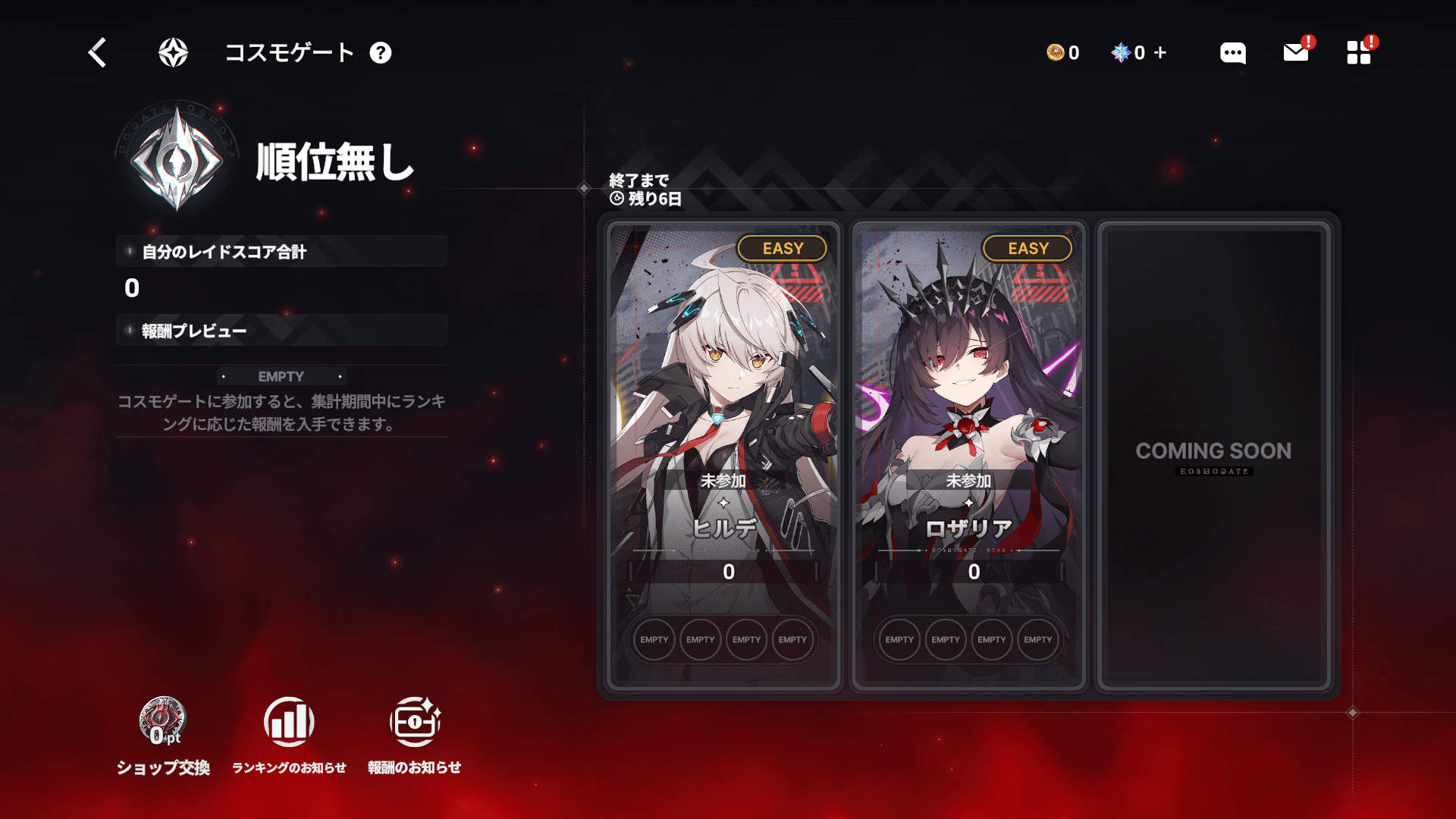
Task: Click the last EMPTY reward slot under ロザリア
Action: [x=1037, y=639]
